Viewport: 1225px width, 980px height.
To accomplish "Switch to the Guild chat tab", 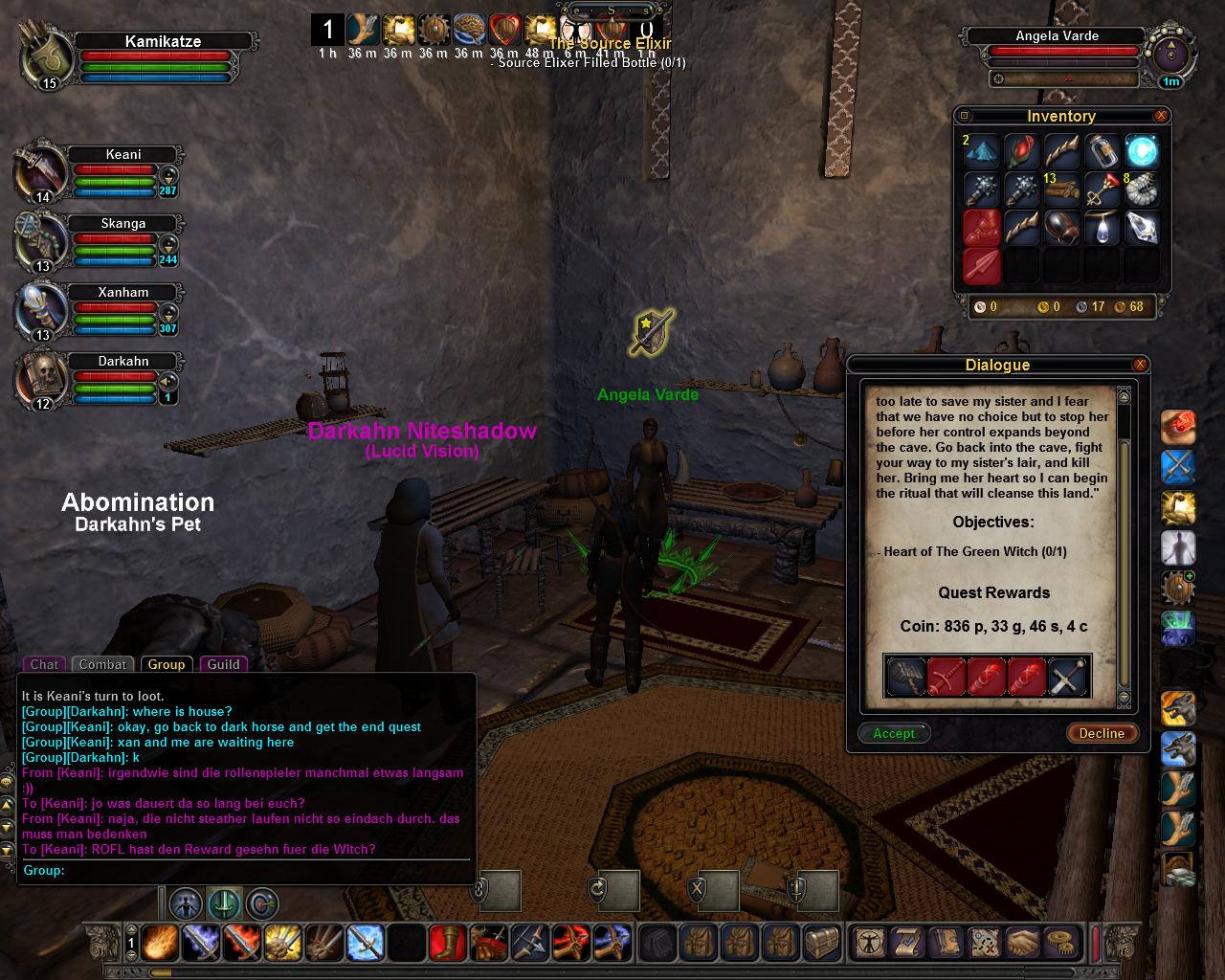I will tap(224, 664).
